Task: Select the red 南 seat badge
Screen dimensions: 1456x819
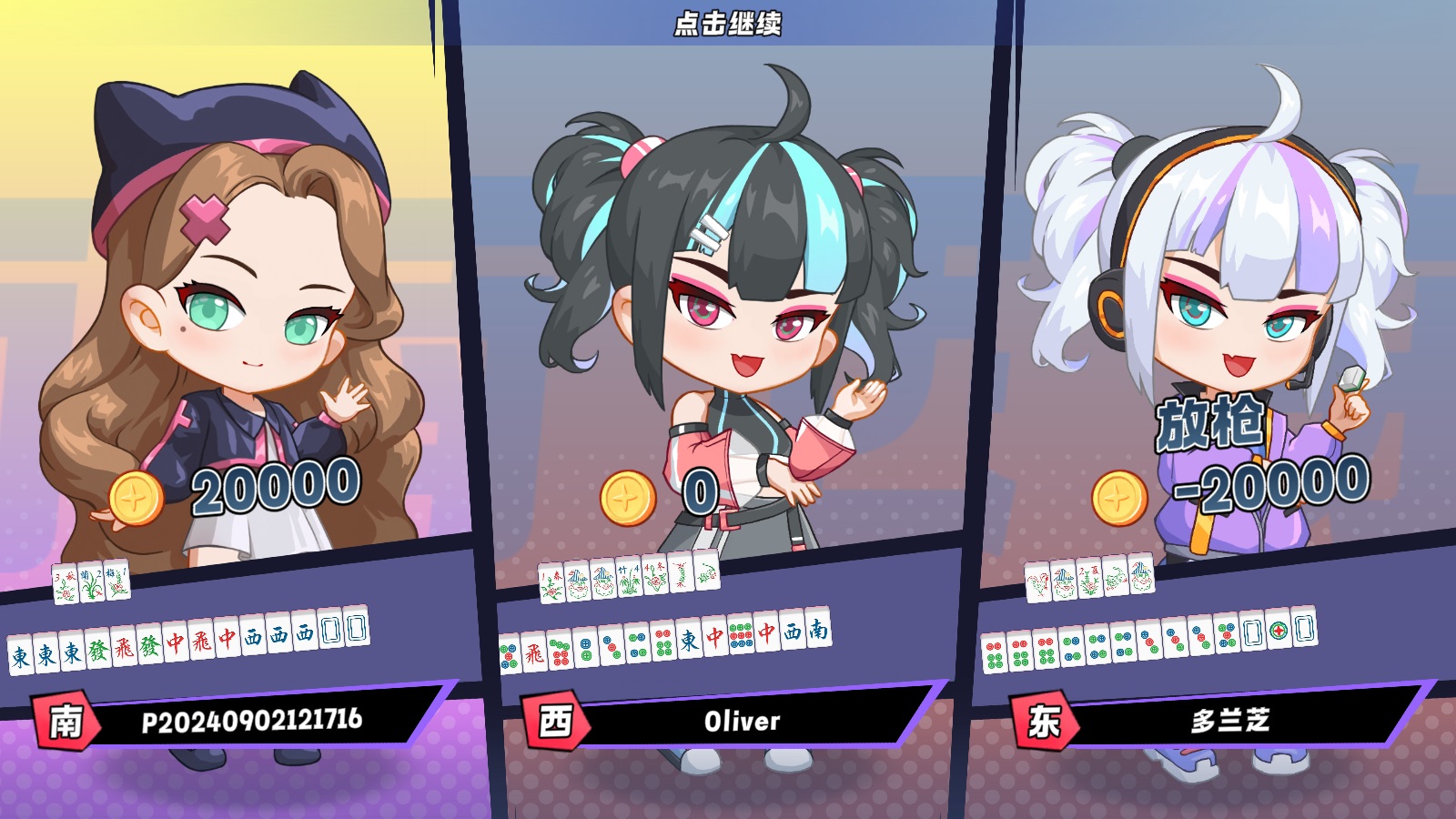Action: coord(62,721)
